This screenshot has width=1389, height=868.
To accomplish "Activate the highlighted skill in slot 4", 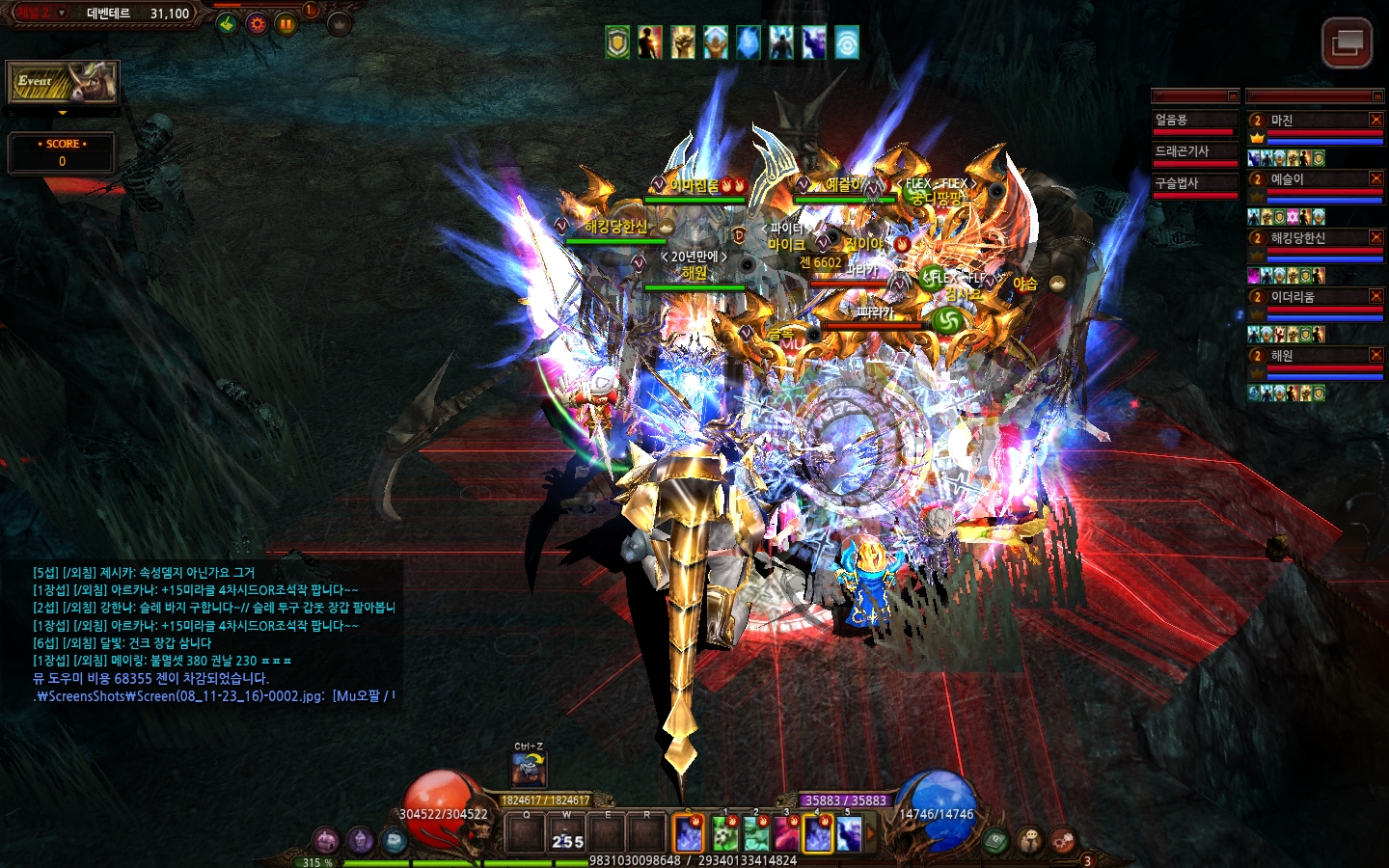I will click(818, 834).
